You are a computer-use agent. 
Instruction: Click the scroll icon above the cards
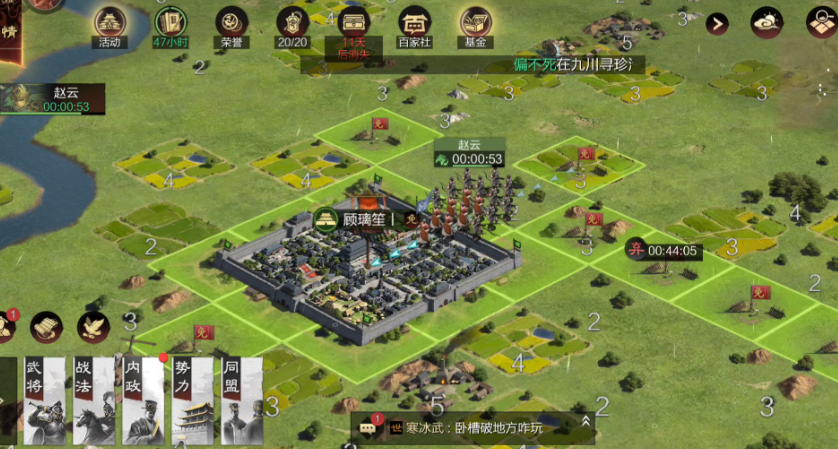[46, 326]
